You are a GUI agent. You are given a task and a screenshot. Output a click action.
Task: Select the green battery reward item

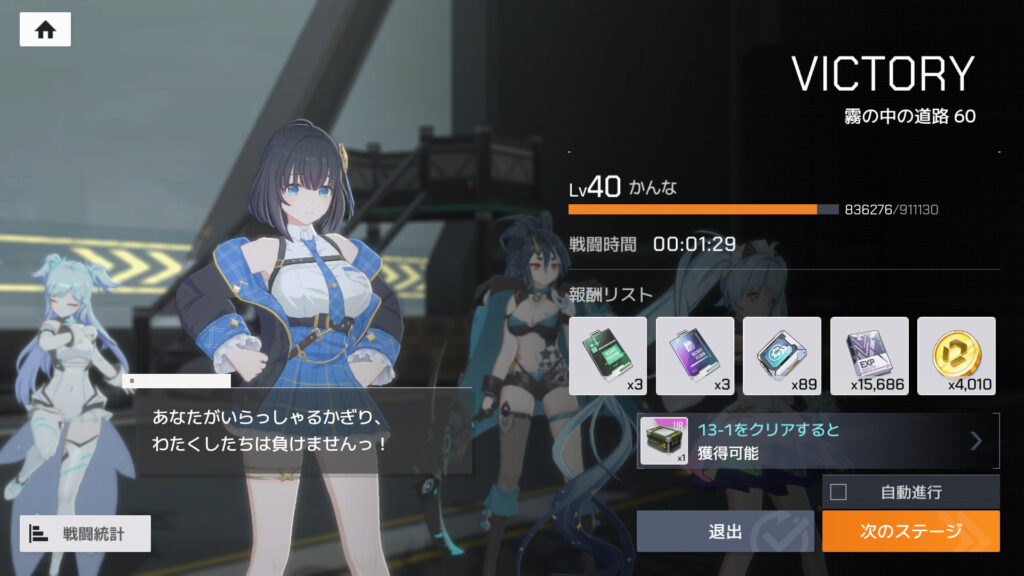(x=608, y=355)
